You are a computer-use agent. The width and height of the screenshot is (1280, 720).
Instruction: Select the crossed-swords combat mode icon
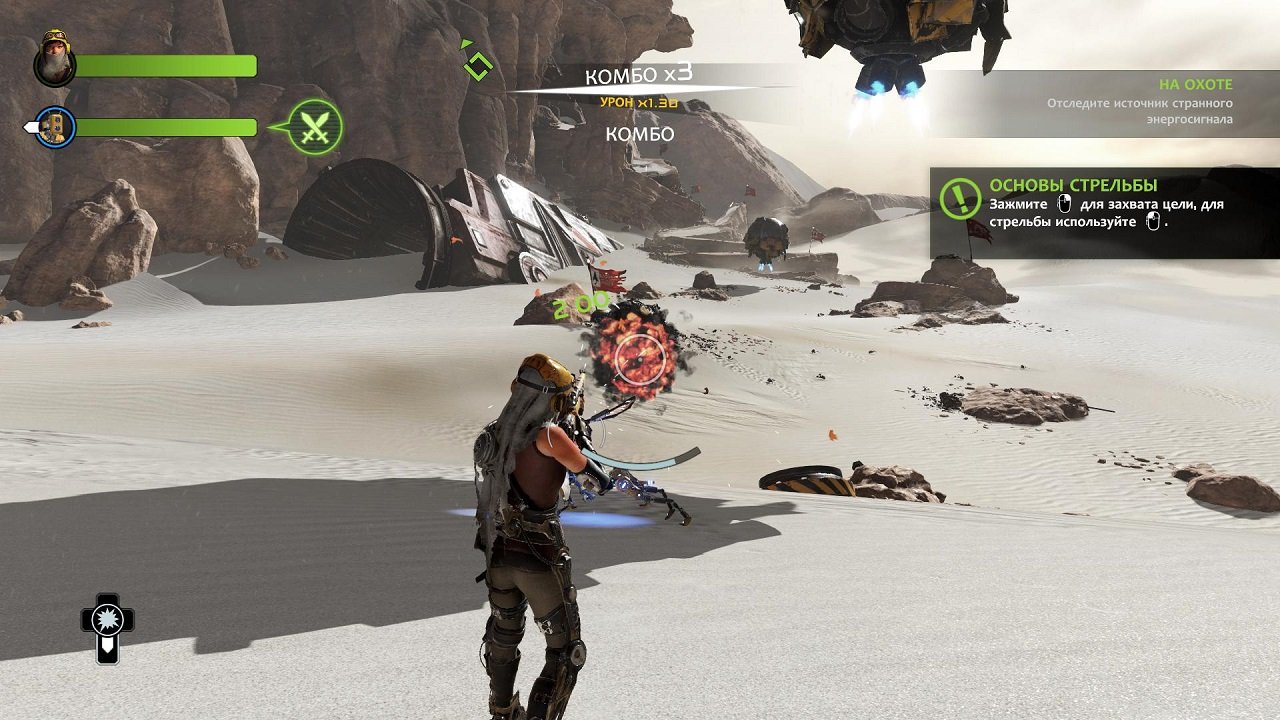315,127
